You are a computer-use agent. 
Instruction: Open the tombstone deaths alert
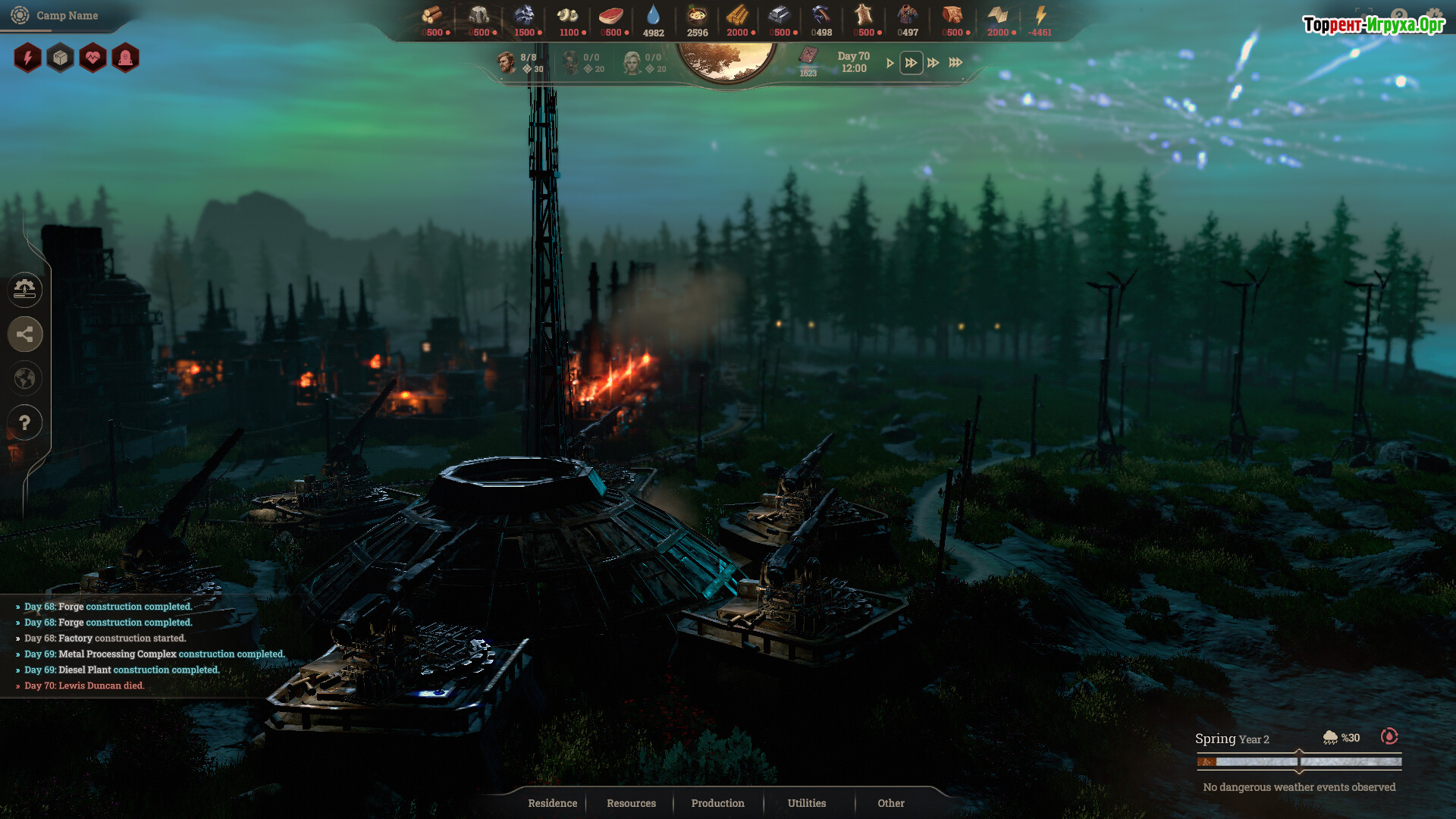coord(126,58)
